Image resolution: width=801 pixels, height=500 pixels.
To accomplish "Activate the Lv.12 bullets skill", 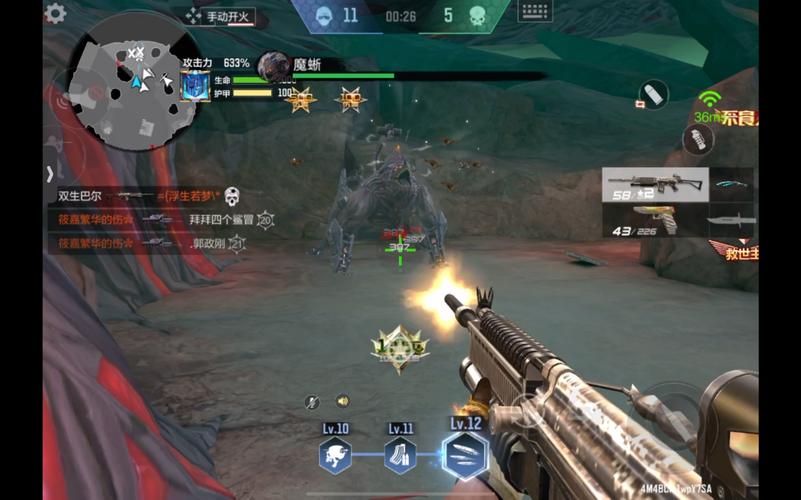I will pos(465,455).
